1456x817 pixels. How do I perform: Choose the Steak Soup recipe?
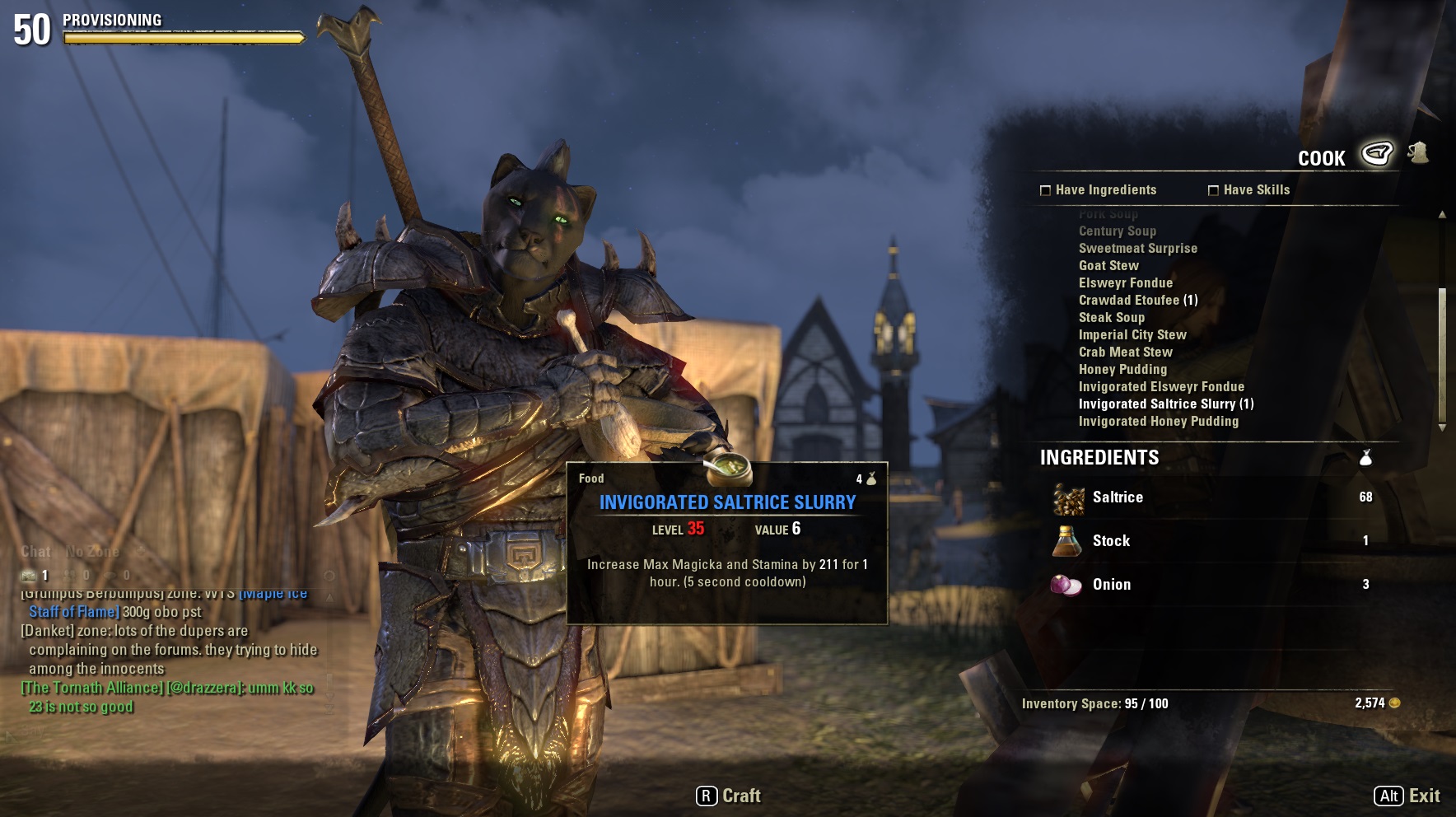point(1111,318)
